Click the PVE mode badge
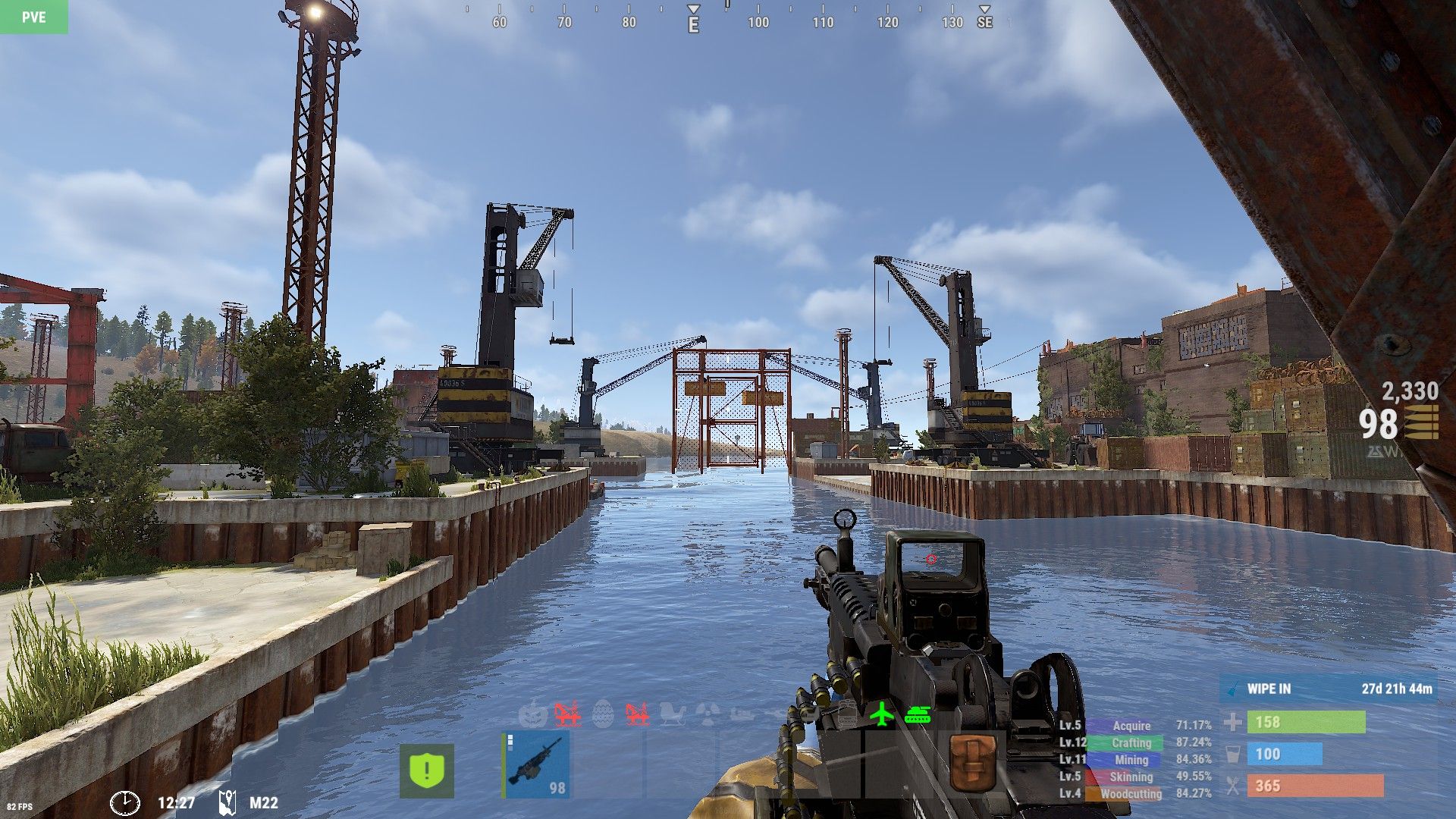 coord(33,17)
